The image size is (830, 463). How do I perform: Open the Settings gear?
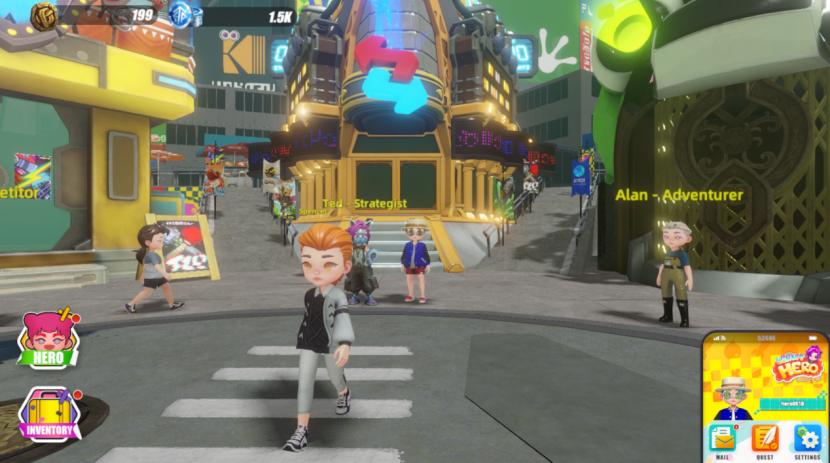(808, 440)
